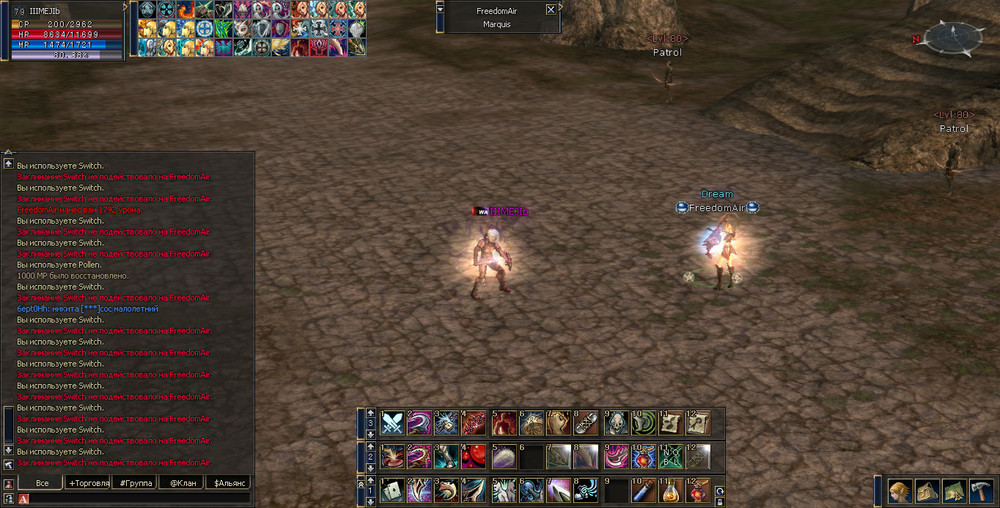The height and width of the screenshot is (508, 1000).
Task: Open the character status head icon
Action: 900,491
